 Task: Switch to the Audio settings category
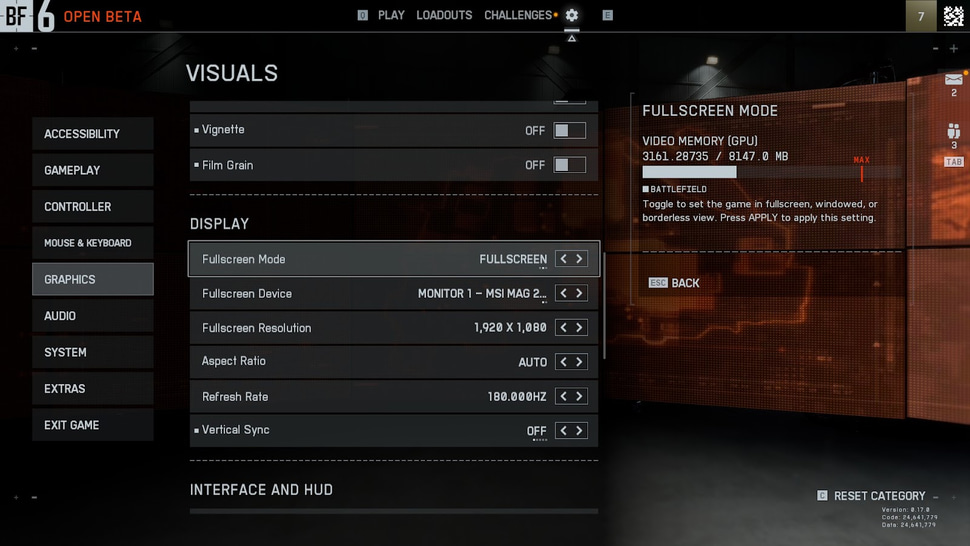(92, 316)
